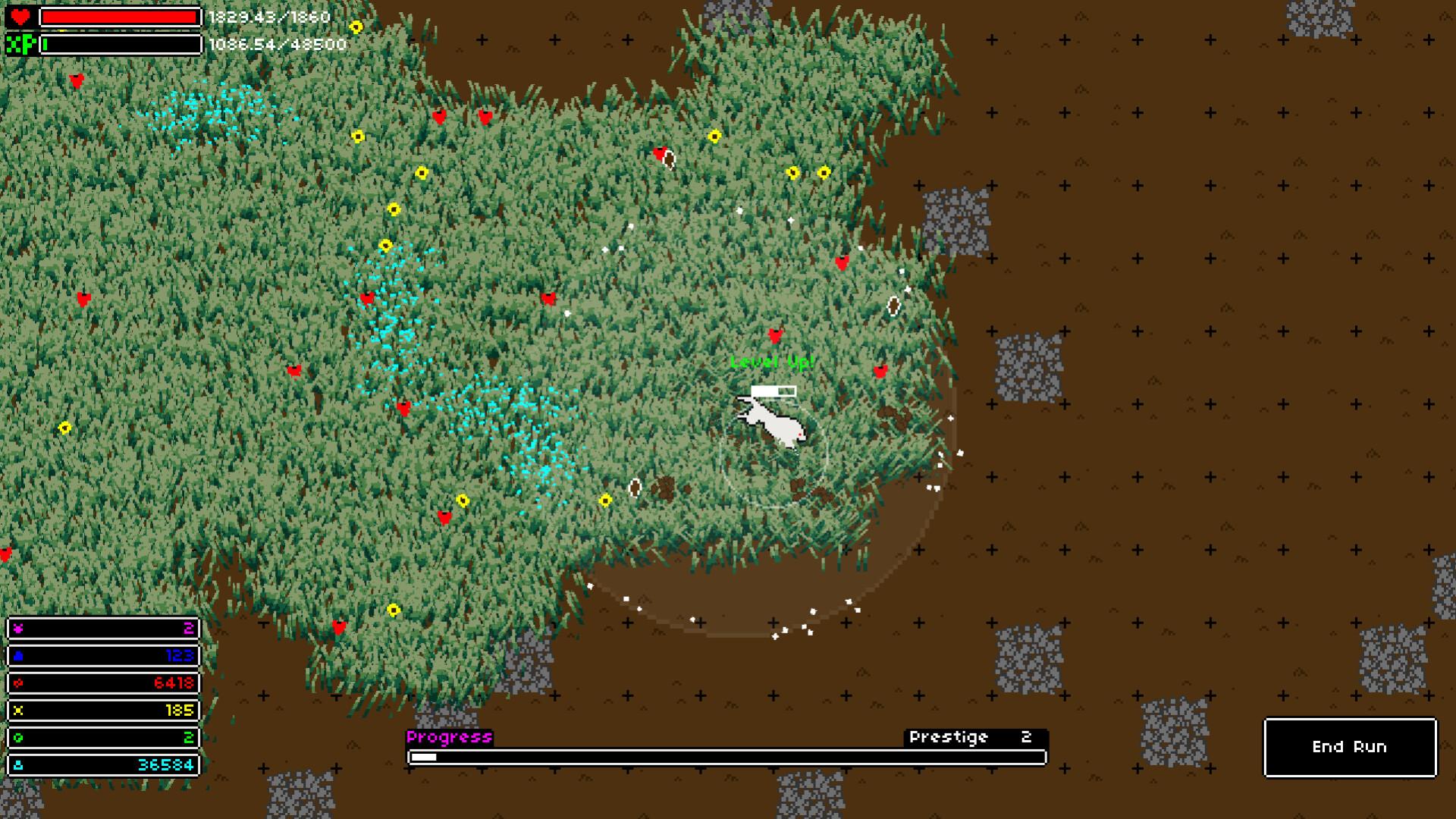Click the End Run button
1456x819 pixels.
point(1349,747)
